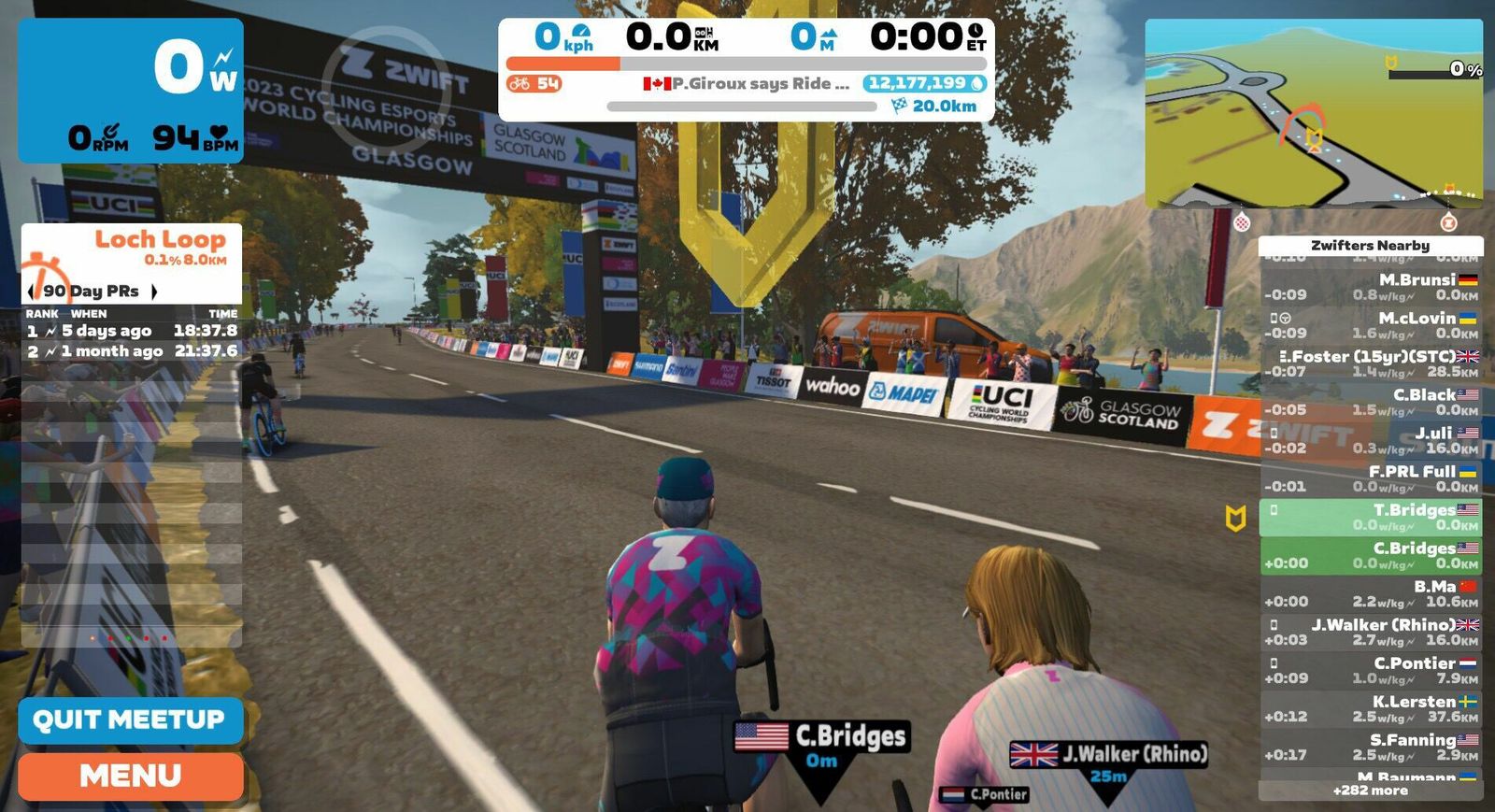Show next PR period with right arrow
Screen dimensions: 1495x812
point(154,292)
